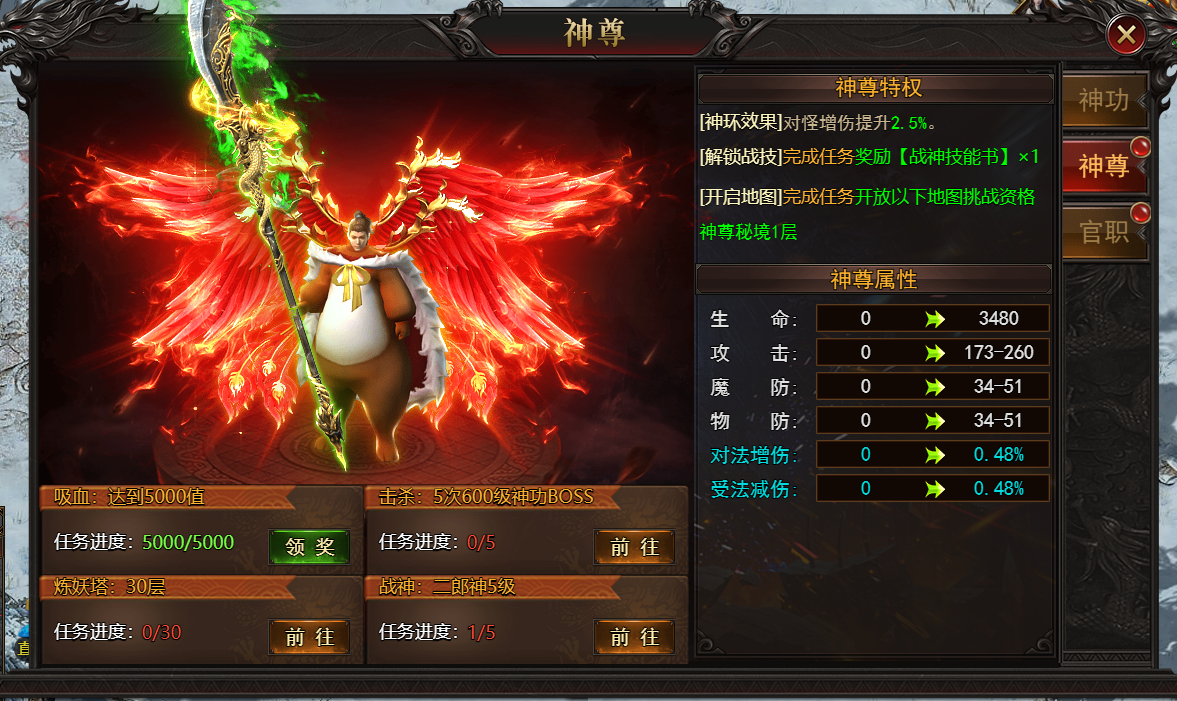The image size is (1177, 701).
Task: Select the 神尊 tab
Action: [x=1103, y=166]
